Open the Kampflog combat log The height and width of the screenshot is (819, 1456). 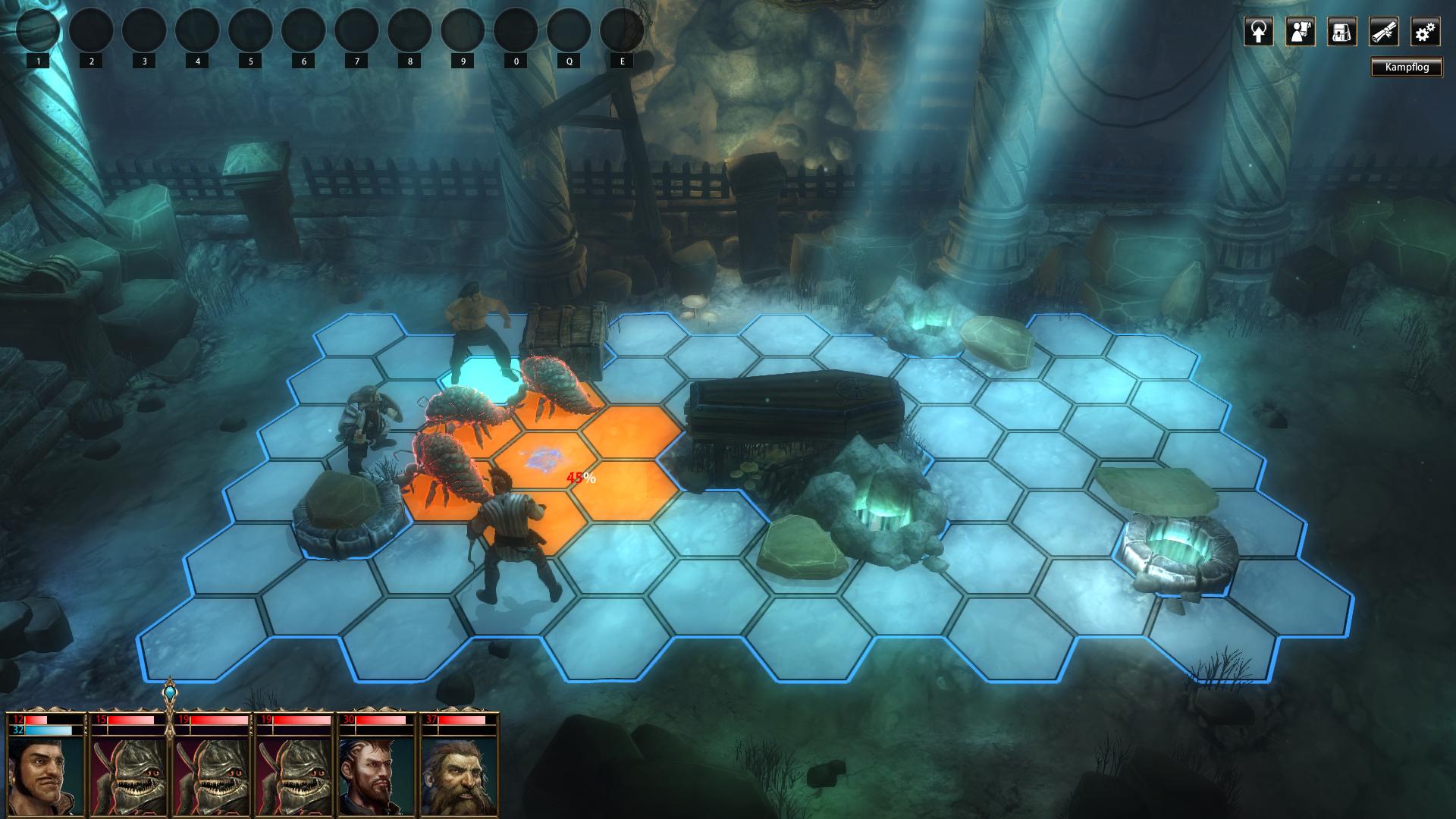coord(1407,67)
